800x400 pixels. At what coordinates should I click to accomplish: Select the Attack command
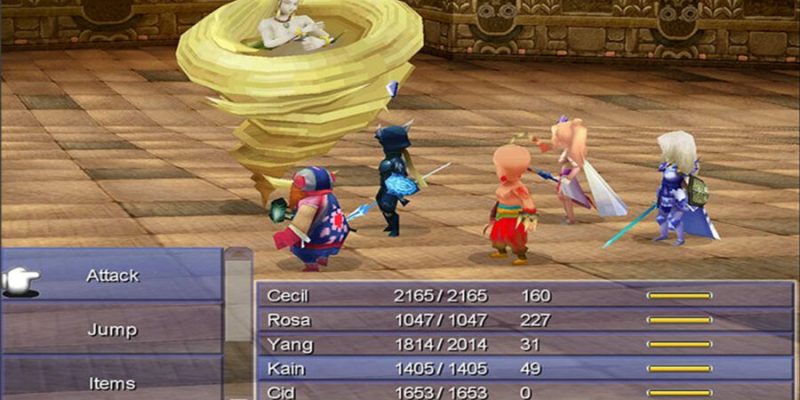(x=112, y=275)
